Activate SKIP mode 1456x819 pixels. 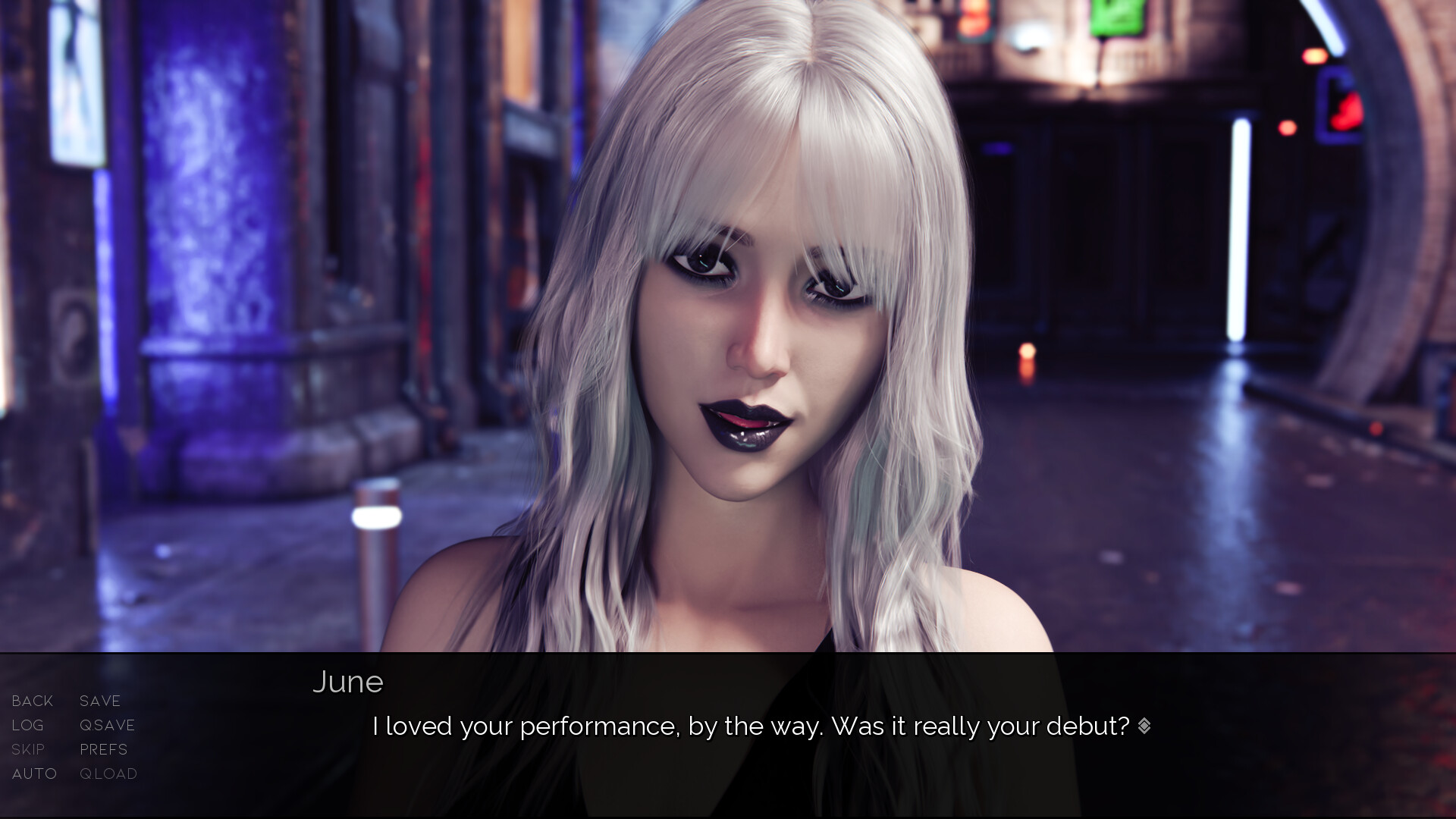point(28,749)
